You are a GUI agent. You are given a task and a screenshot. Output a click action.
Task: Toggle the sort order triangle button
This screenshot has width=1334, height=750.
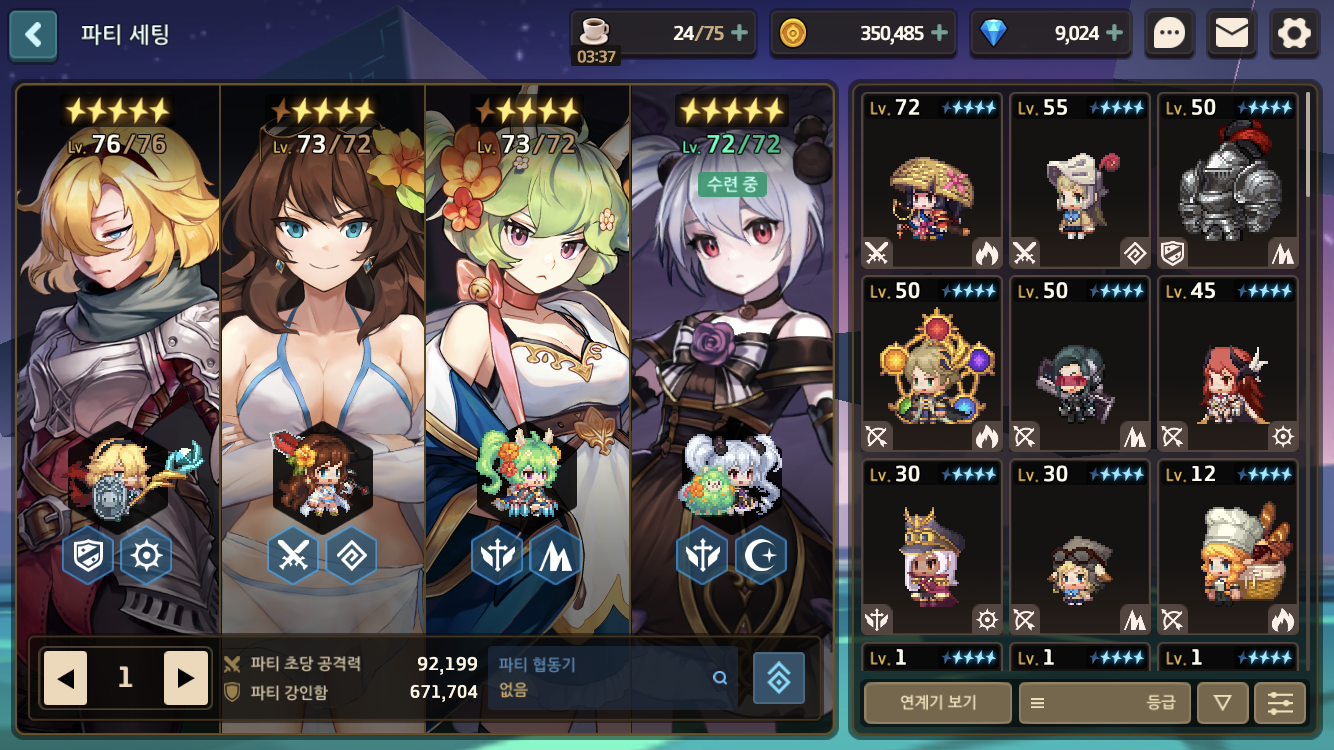pos(1222,702)
